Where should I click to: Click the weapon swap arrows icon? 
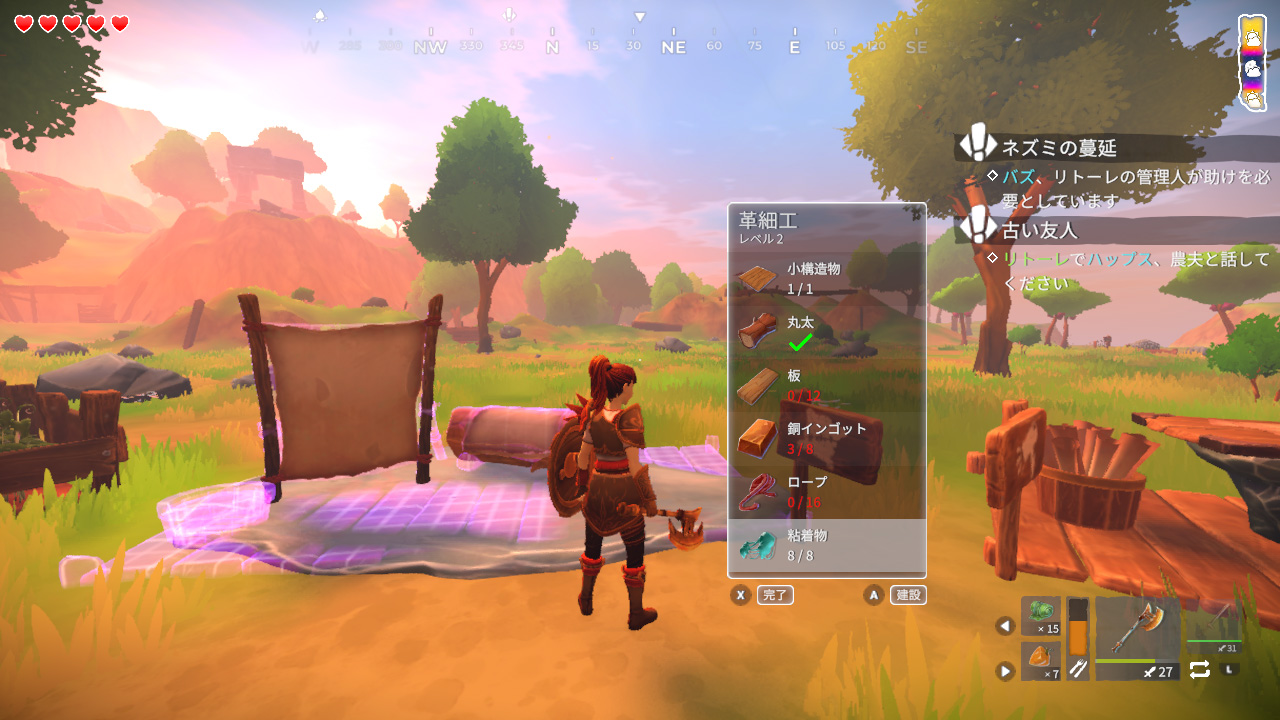click(1200, 669)
